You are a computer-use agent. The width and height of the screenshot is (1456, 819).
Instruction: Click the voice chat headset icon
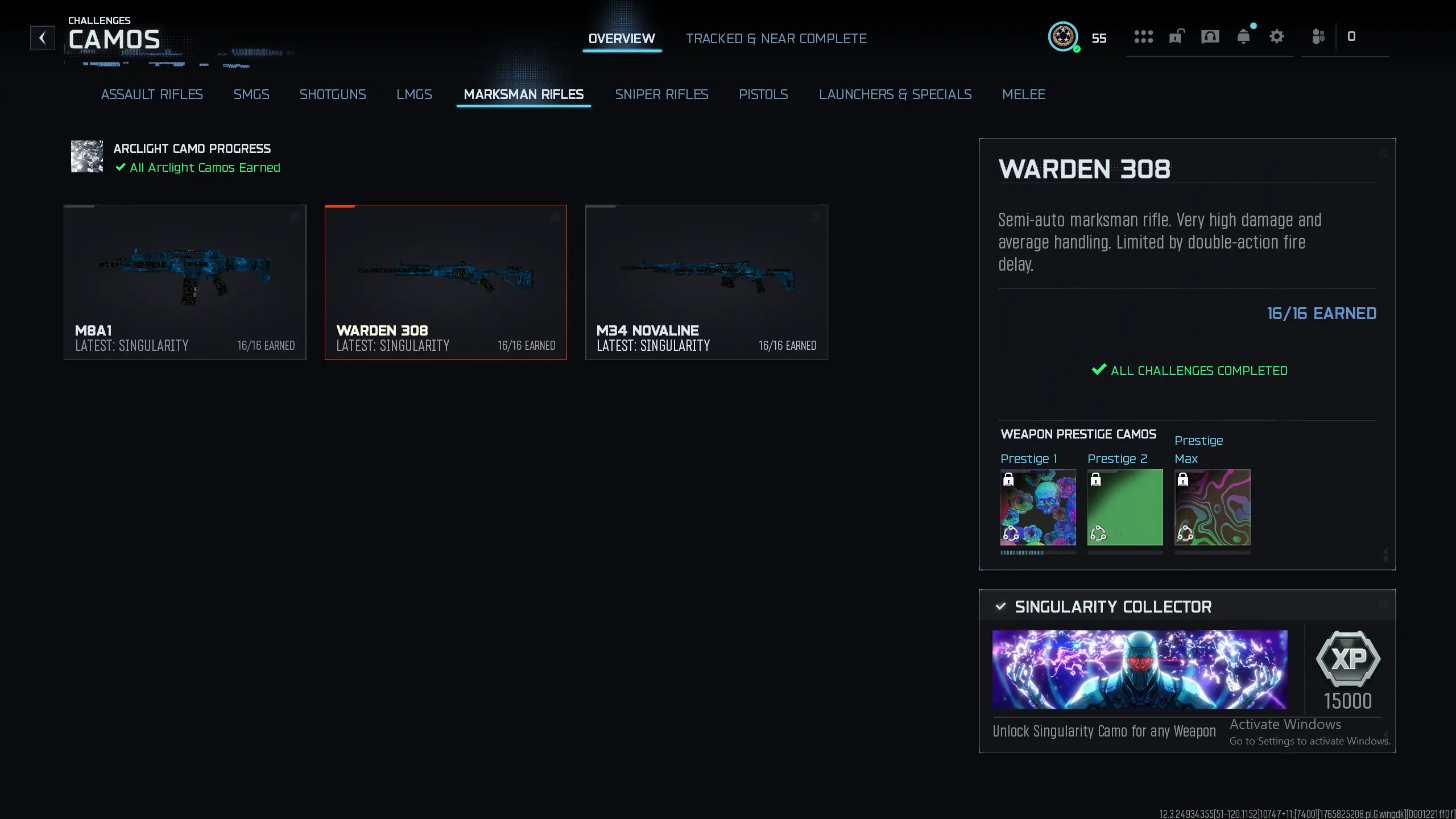[1210, 36]
